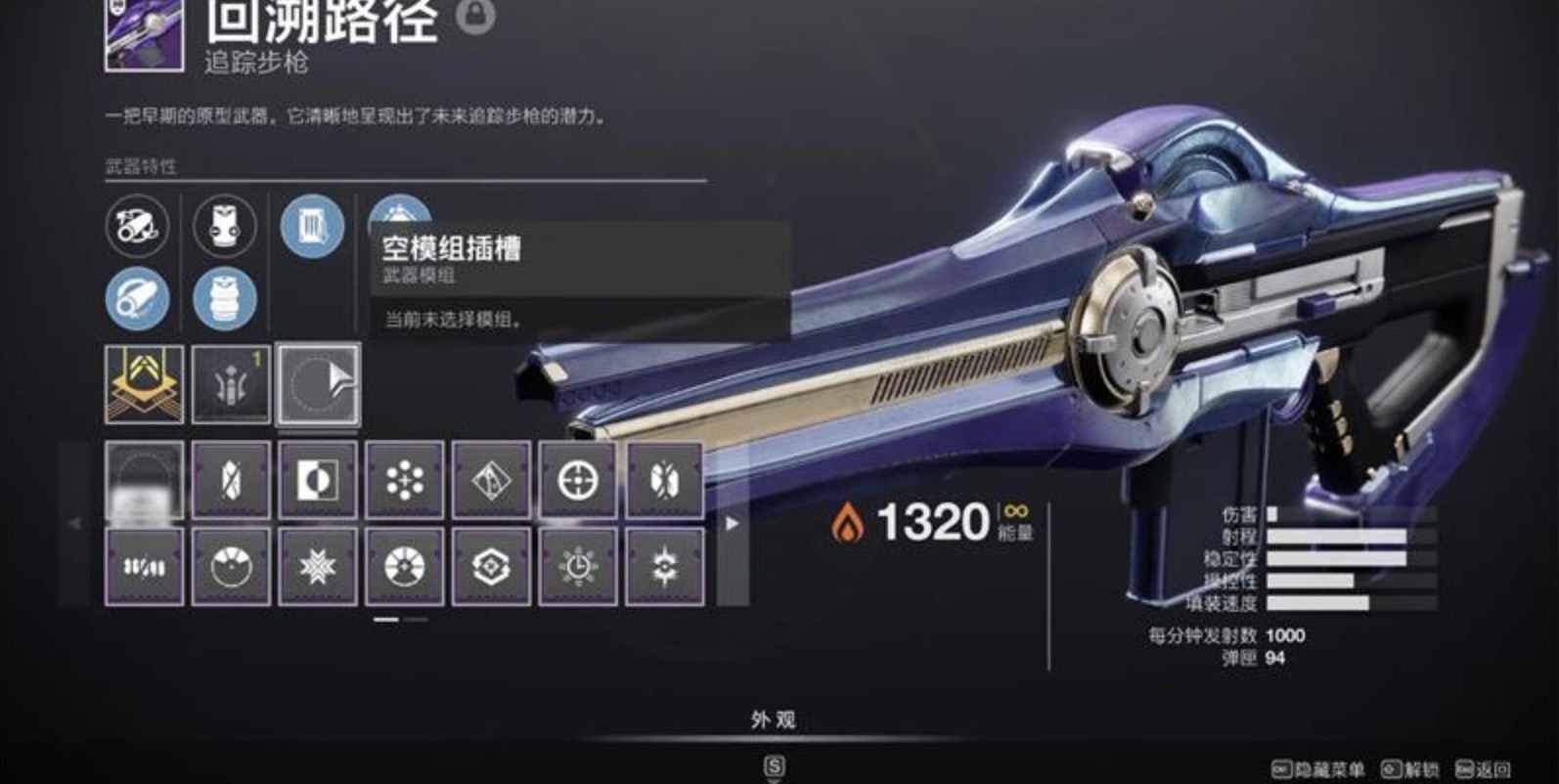Viewport: 1559px width, 784px height.
Task: Select the blue magazine-shaped trait perk
Action: click(312, 226)
